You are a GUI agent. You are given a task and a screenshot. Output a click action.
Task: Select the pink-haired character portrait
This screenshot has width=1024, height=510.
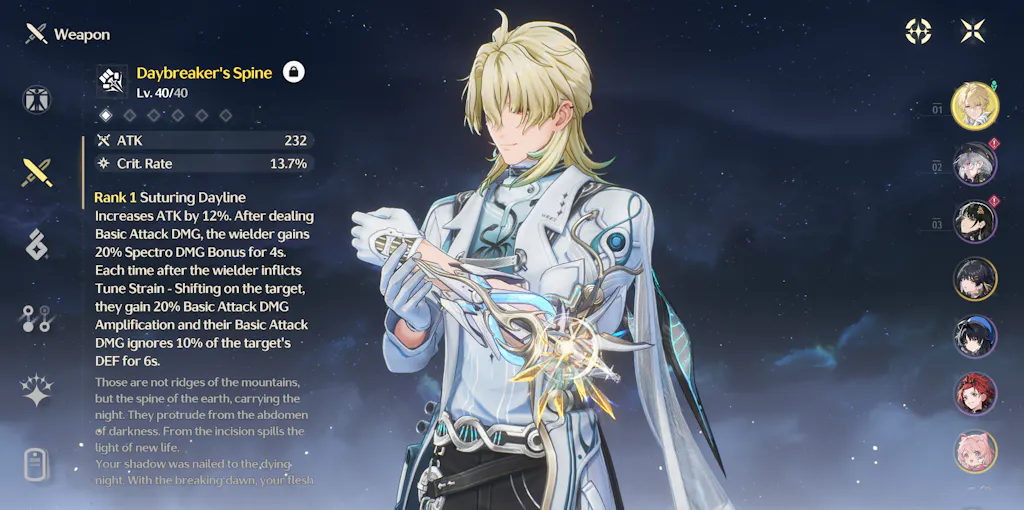tap(974, 450)
